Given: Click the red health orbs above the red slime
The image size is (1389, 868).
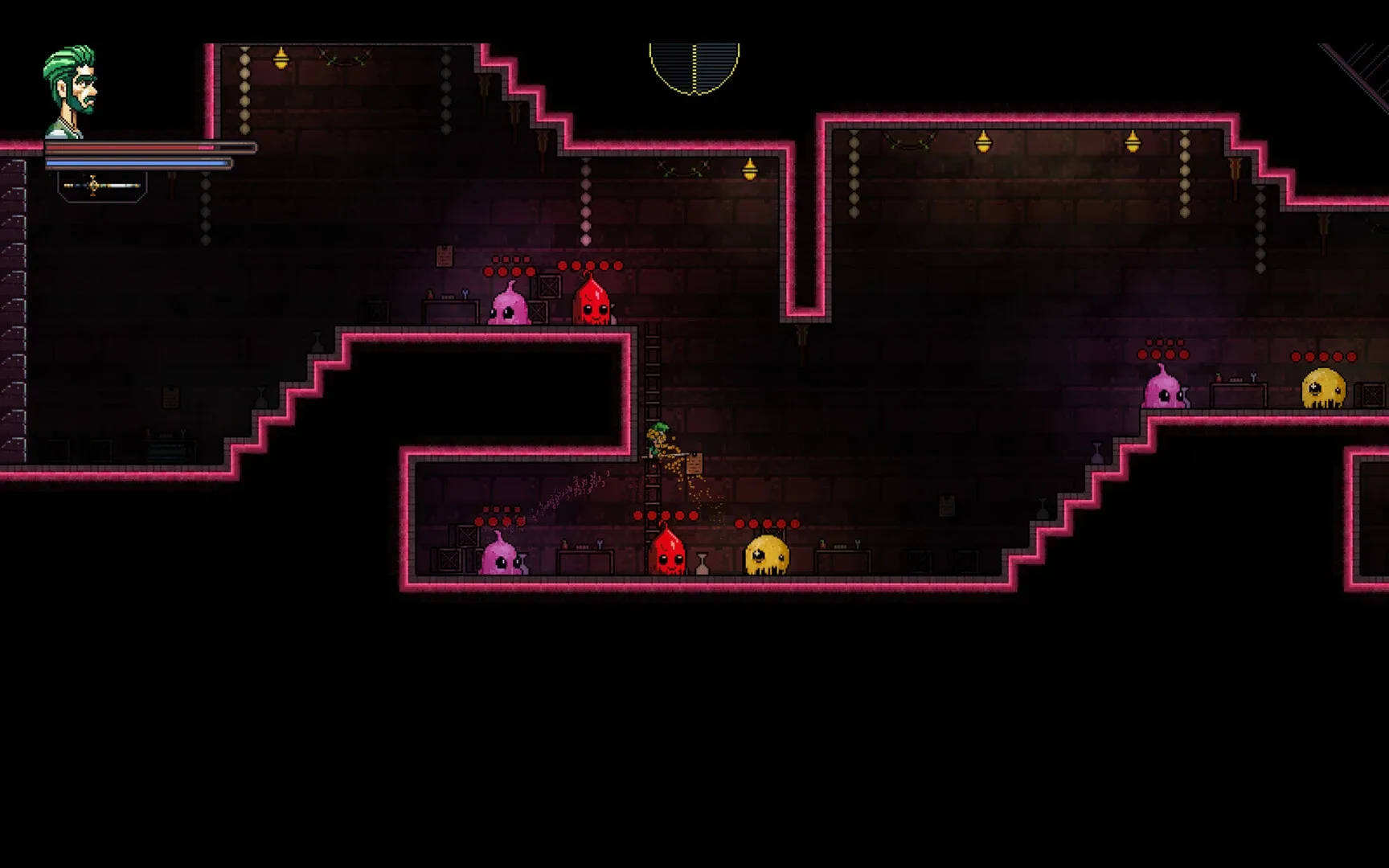Looking at the screenshot, I should pyautogui.click(x=593, y=265).
